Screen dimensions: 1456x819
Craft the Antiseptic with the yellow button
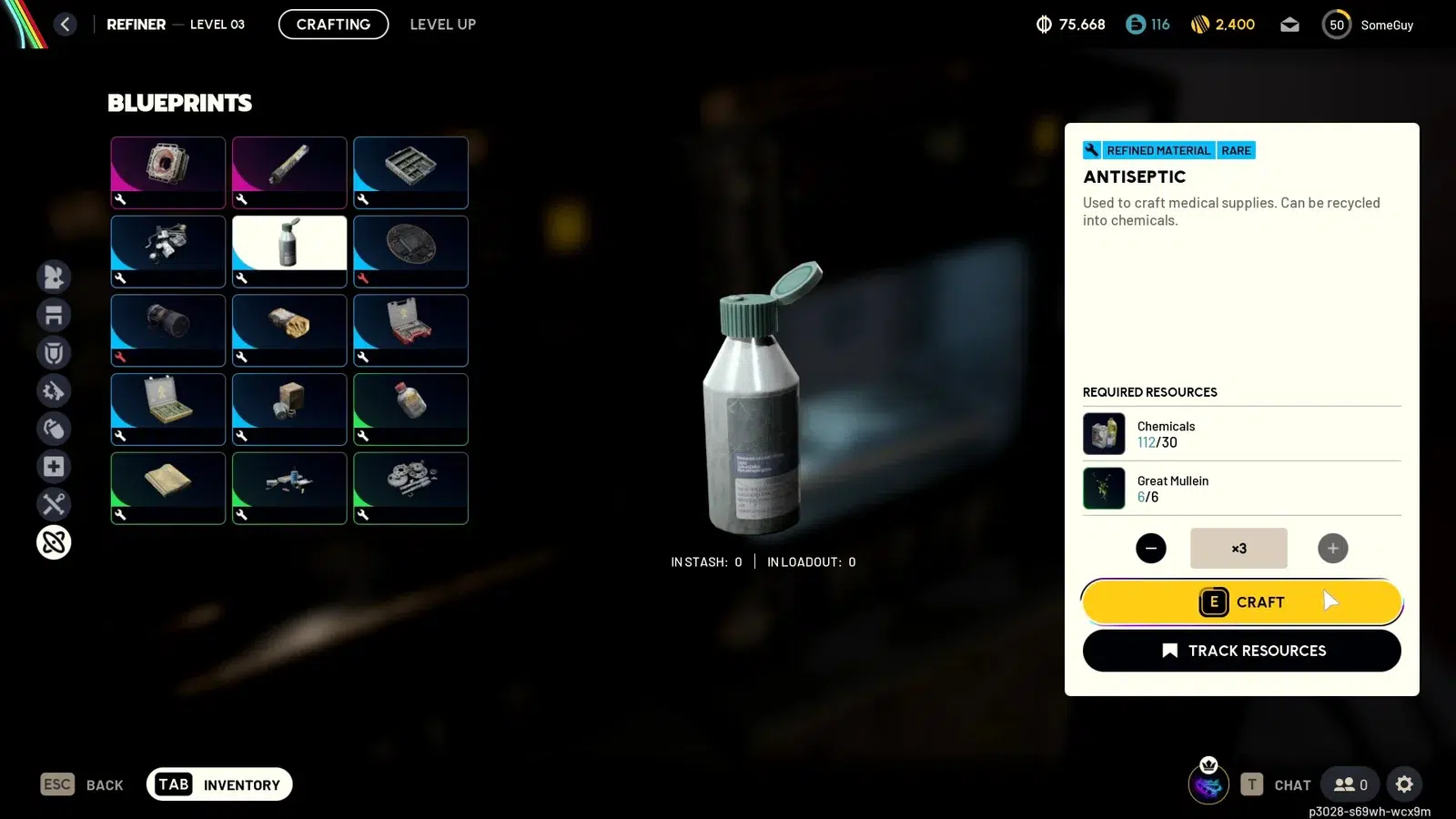coord(1241,602)
